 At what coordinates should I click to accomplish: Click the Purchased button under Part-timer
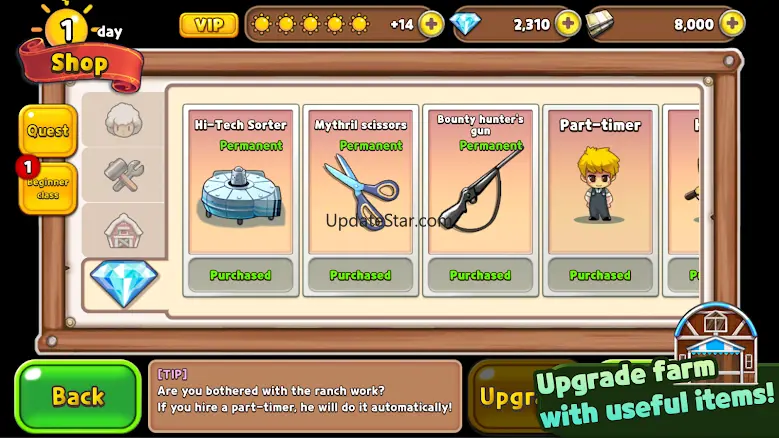coord(600,275)
